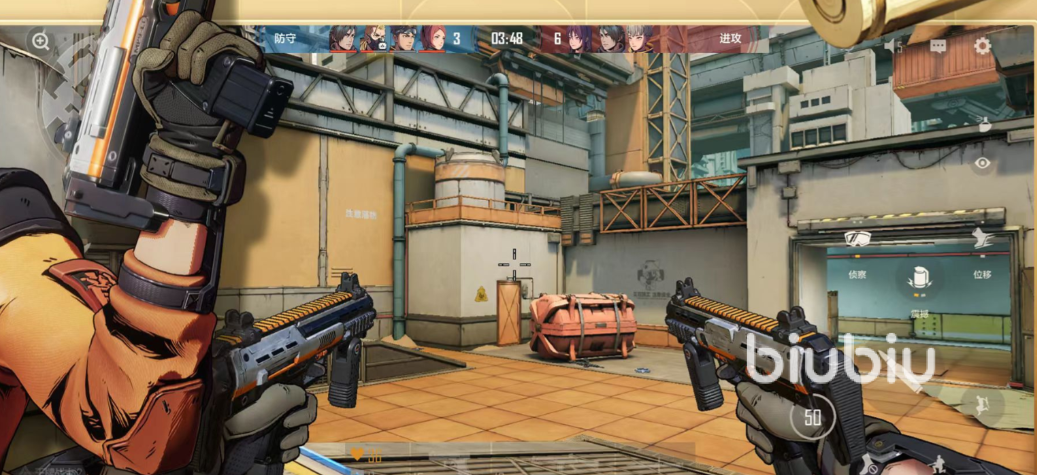
Task: Tap the 50 ammo fire button
Action: pyautogui.click(x=811, y=417)
